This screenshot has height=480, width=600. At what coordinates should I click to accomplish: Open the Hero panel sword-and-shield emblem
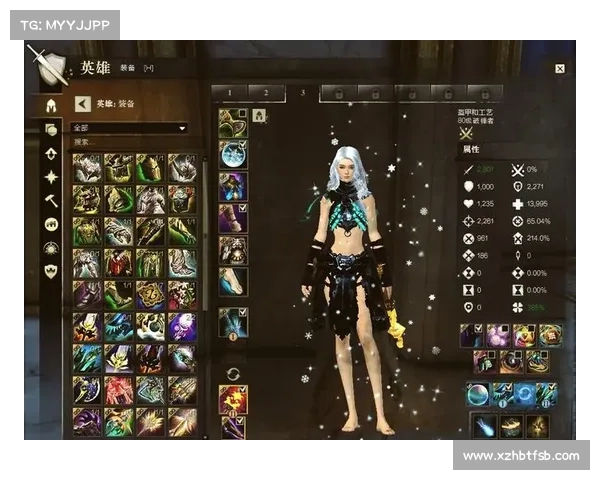click(x=47, y=66)
